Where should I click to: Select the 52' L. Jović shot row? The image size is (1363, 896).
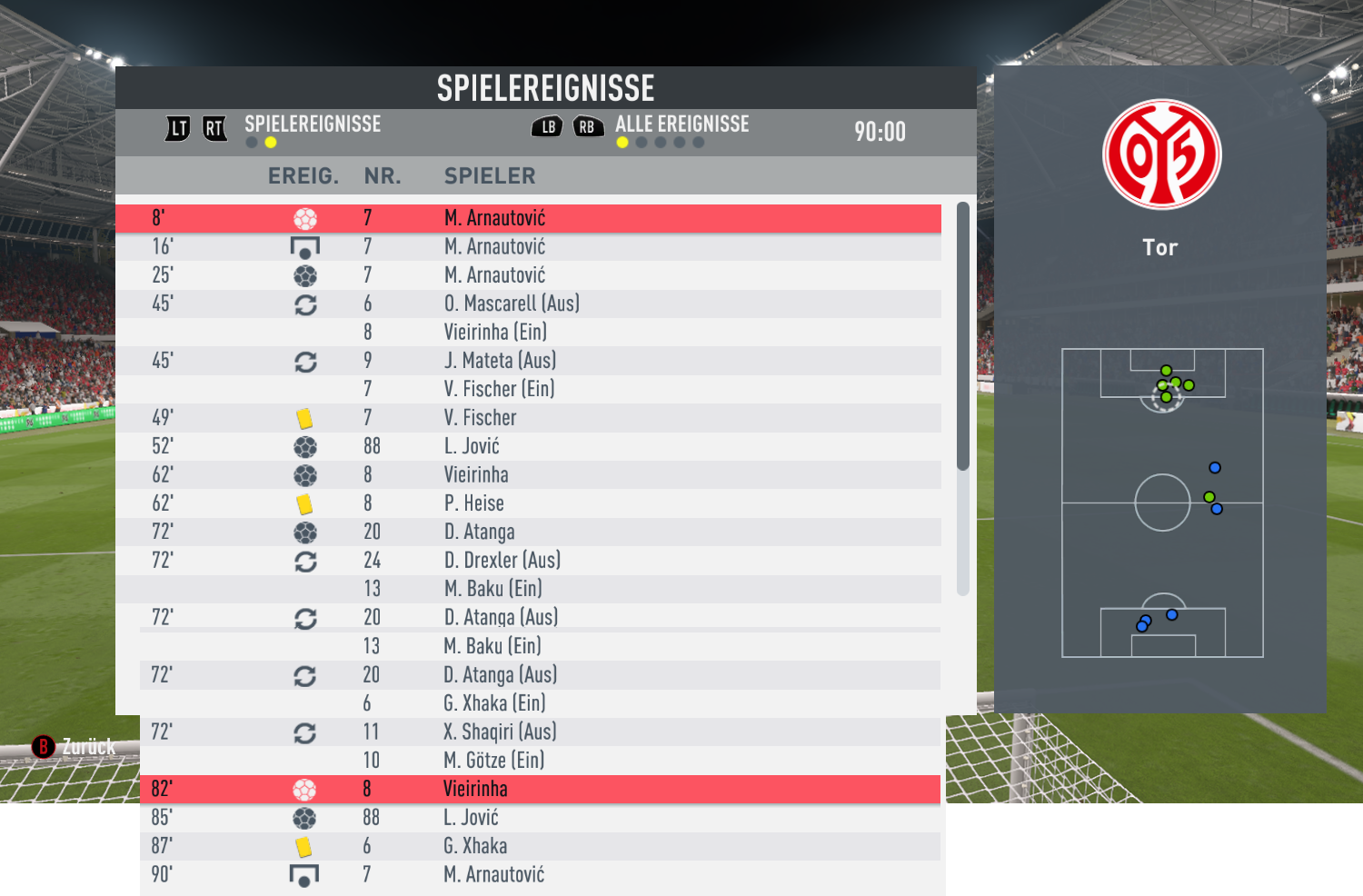pyautogui.click(x=528, y=446)
